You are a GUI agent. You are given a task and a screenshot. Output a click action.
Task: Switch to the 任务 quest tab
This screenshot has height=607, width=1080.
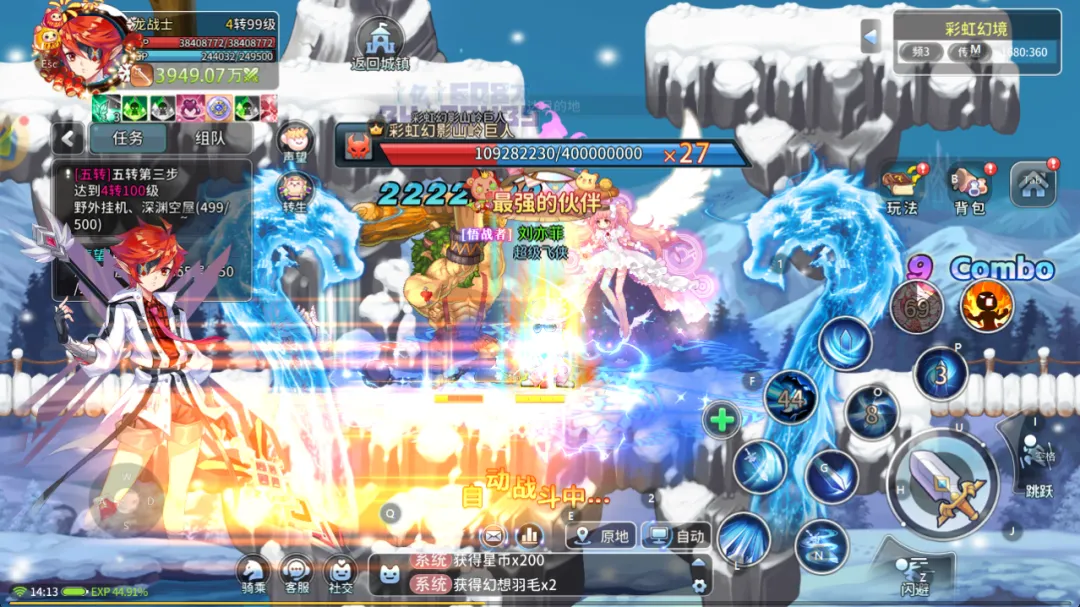(x=127, y=139)
